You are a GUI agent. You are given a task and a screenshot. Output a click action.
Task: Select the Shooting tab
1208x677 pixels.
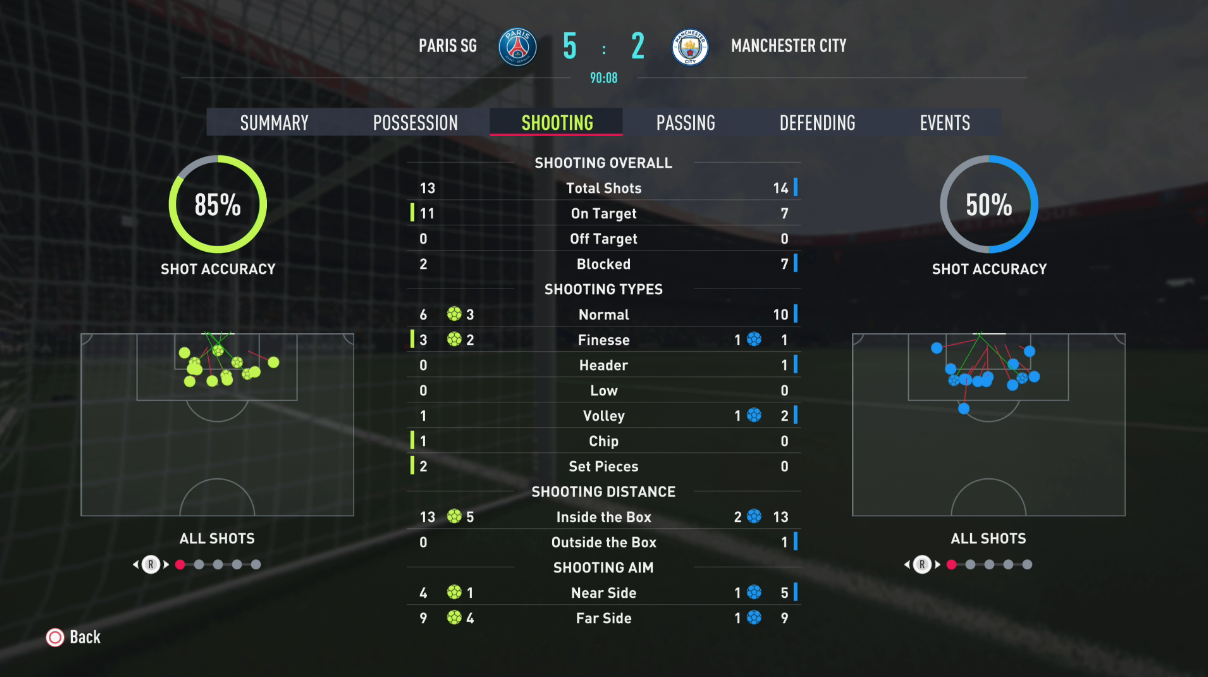click(557, 123)
